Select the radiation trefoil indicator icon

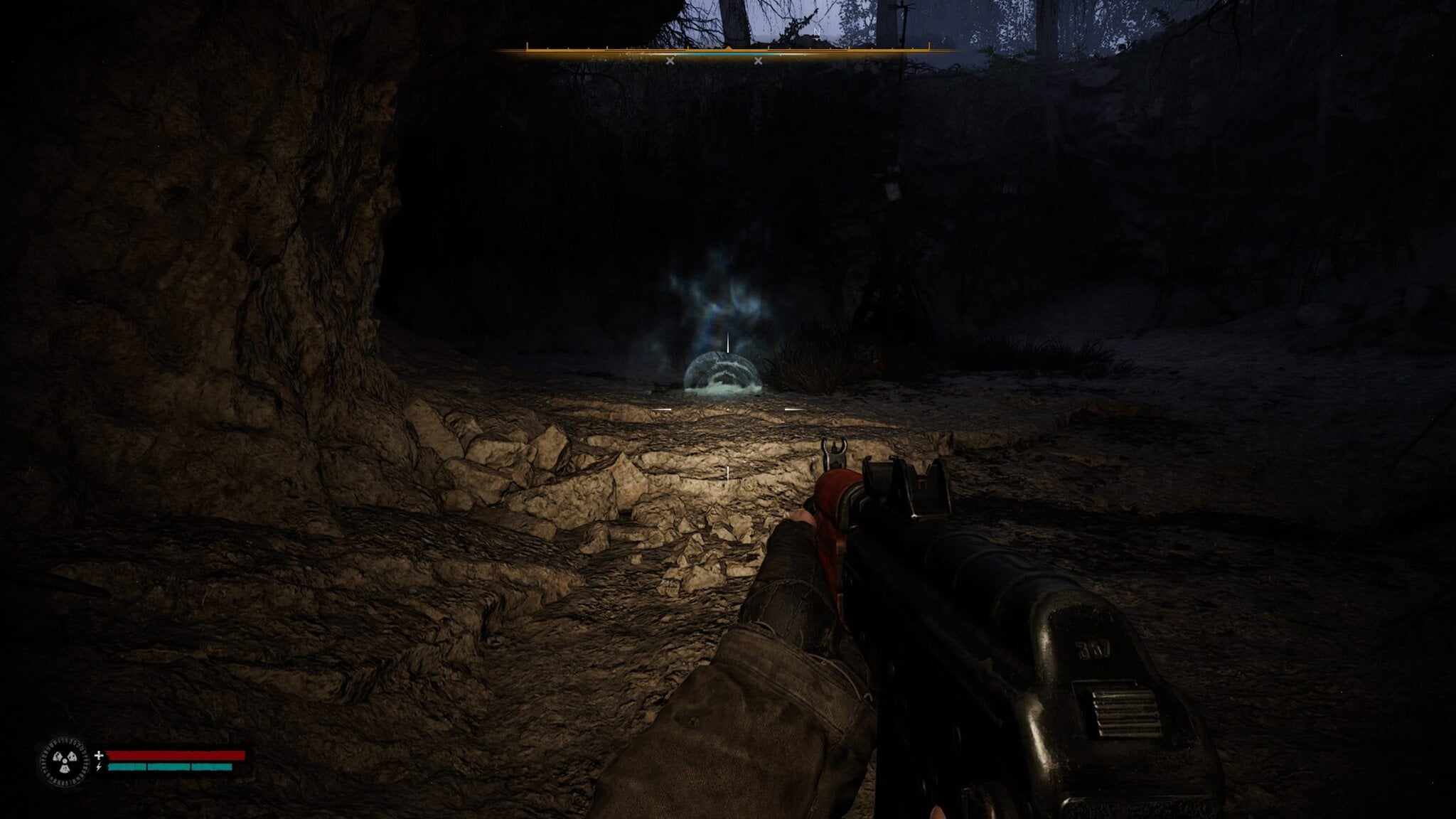[x=65, y=761]
